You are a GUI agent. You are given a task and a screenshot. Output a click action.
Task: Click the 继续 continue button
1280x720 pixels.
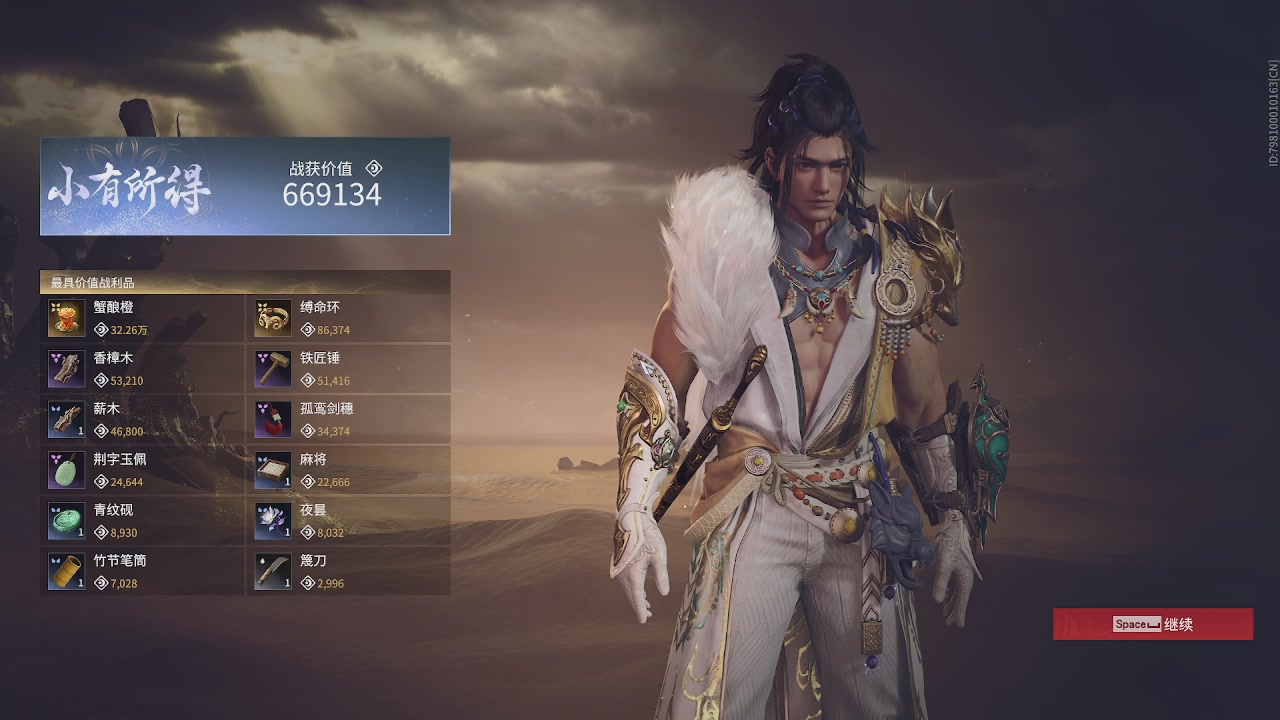(1152, 624)
